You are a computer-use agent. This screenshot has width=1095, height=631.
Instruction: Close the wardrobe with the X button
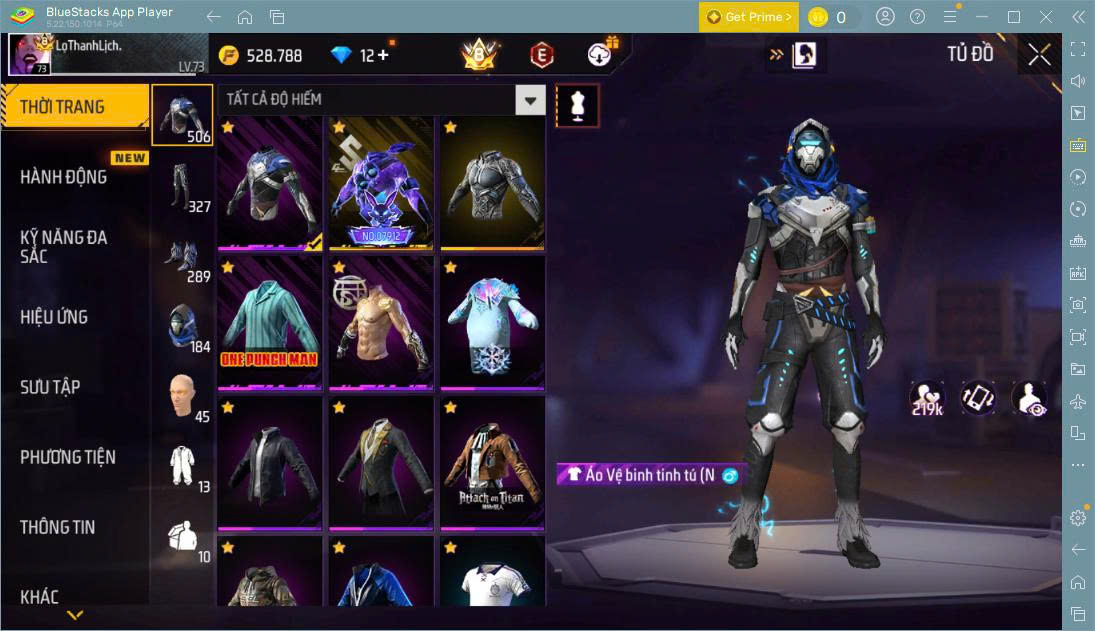1039,55
